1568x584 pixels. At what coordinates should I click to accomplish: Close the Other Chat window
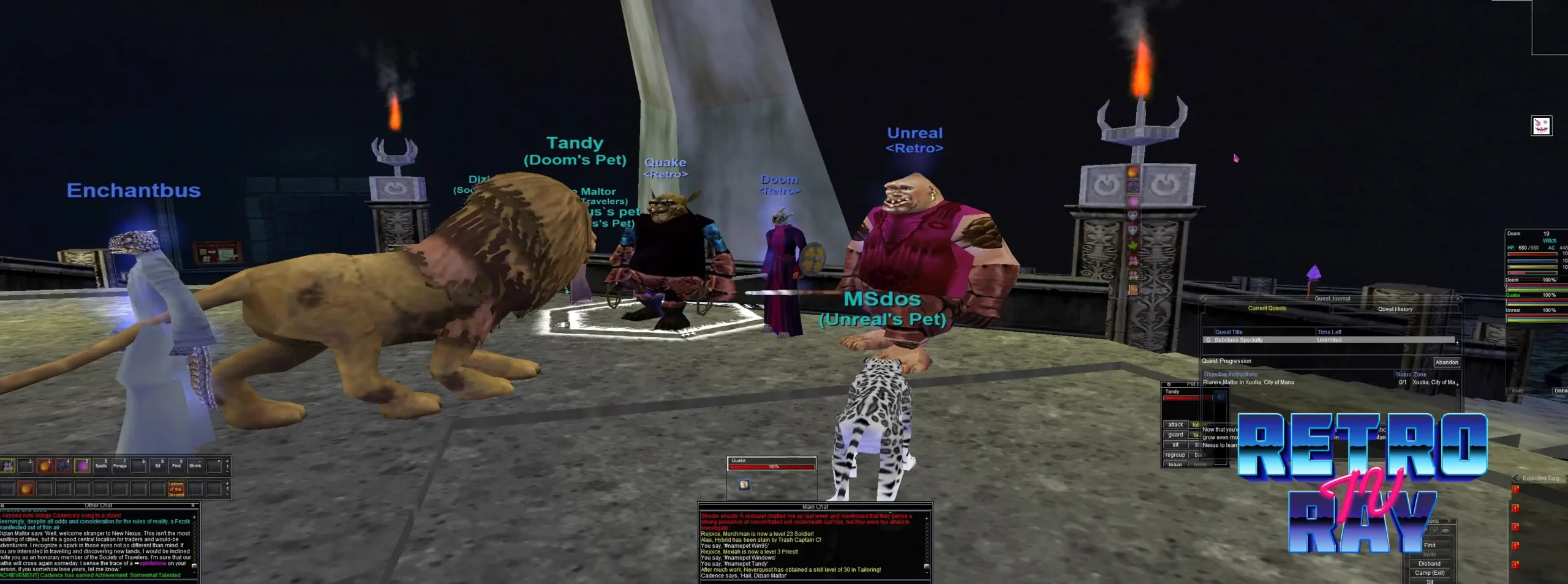pyautogui.click(x=193, y=506)
